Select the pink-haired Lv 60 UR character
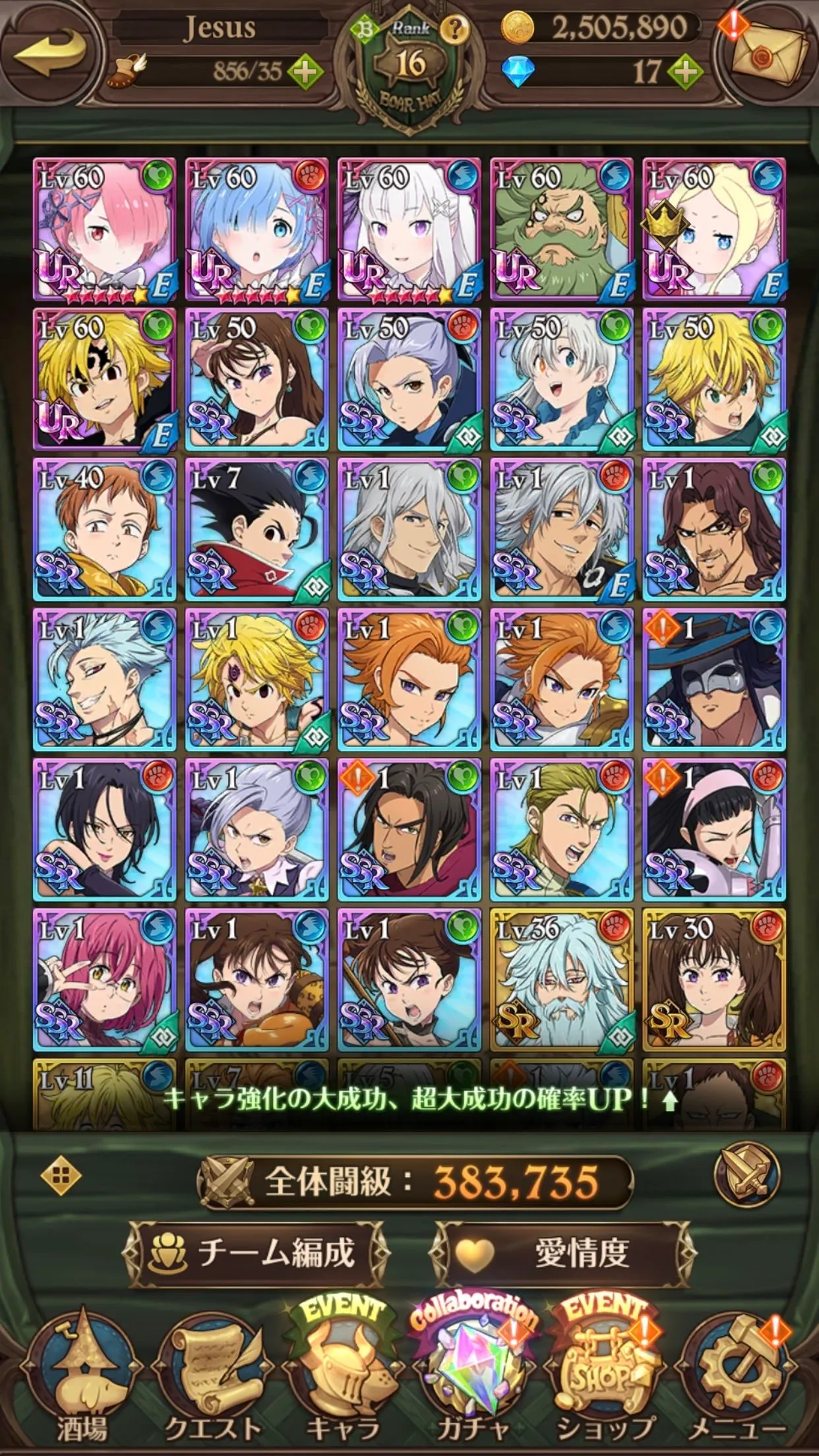 tap(104, 229)
